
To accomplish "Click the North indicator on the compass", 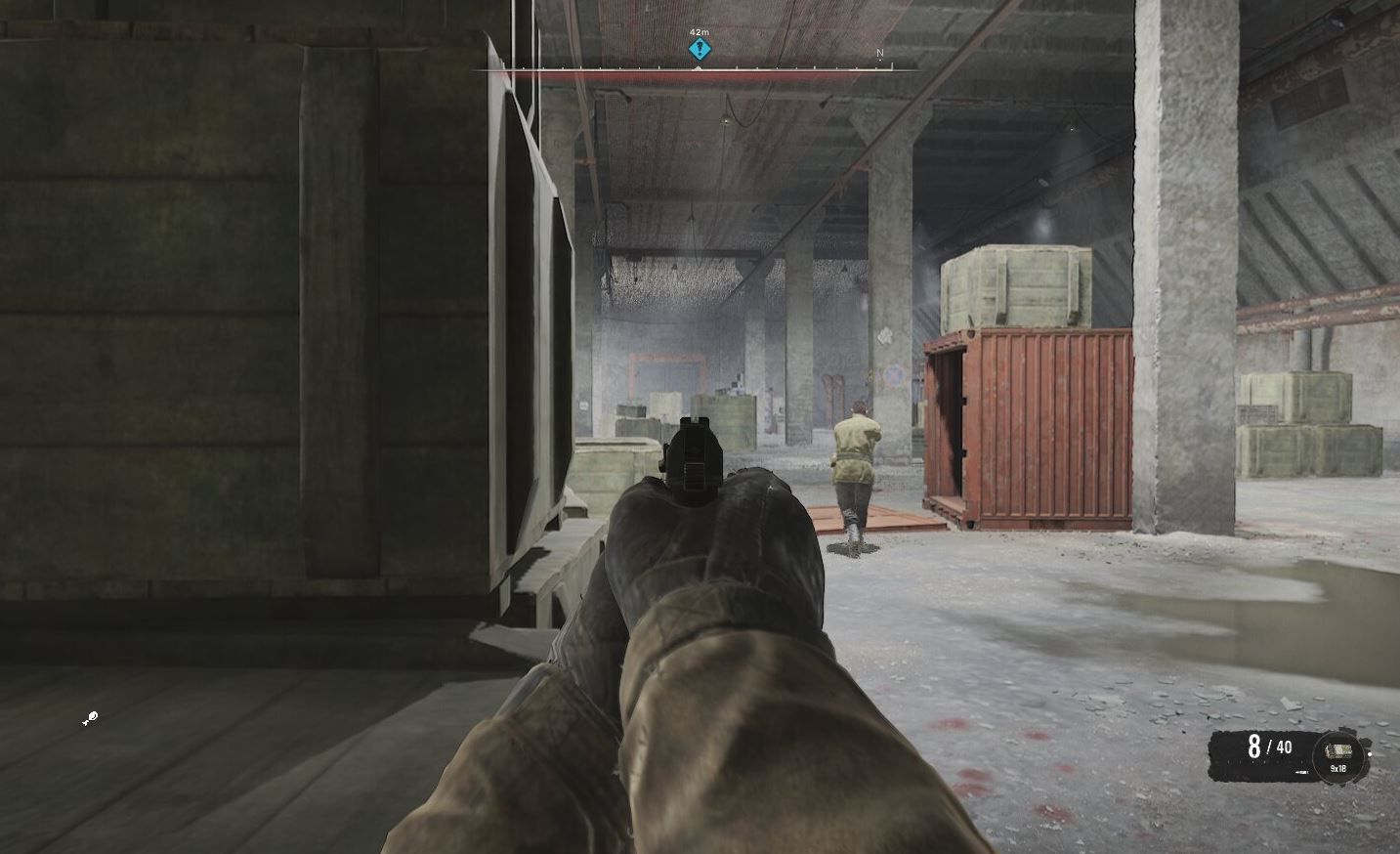I will tap(880, 53).
